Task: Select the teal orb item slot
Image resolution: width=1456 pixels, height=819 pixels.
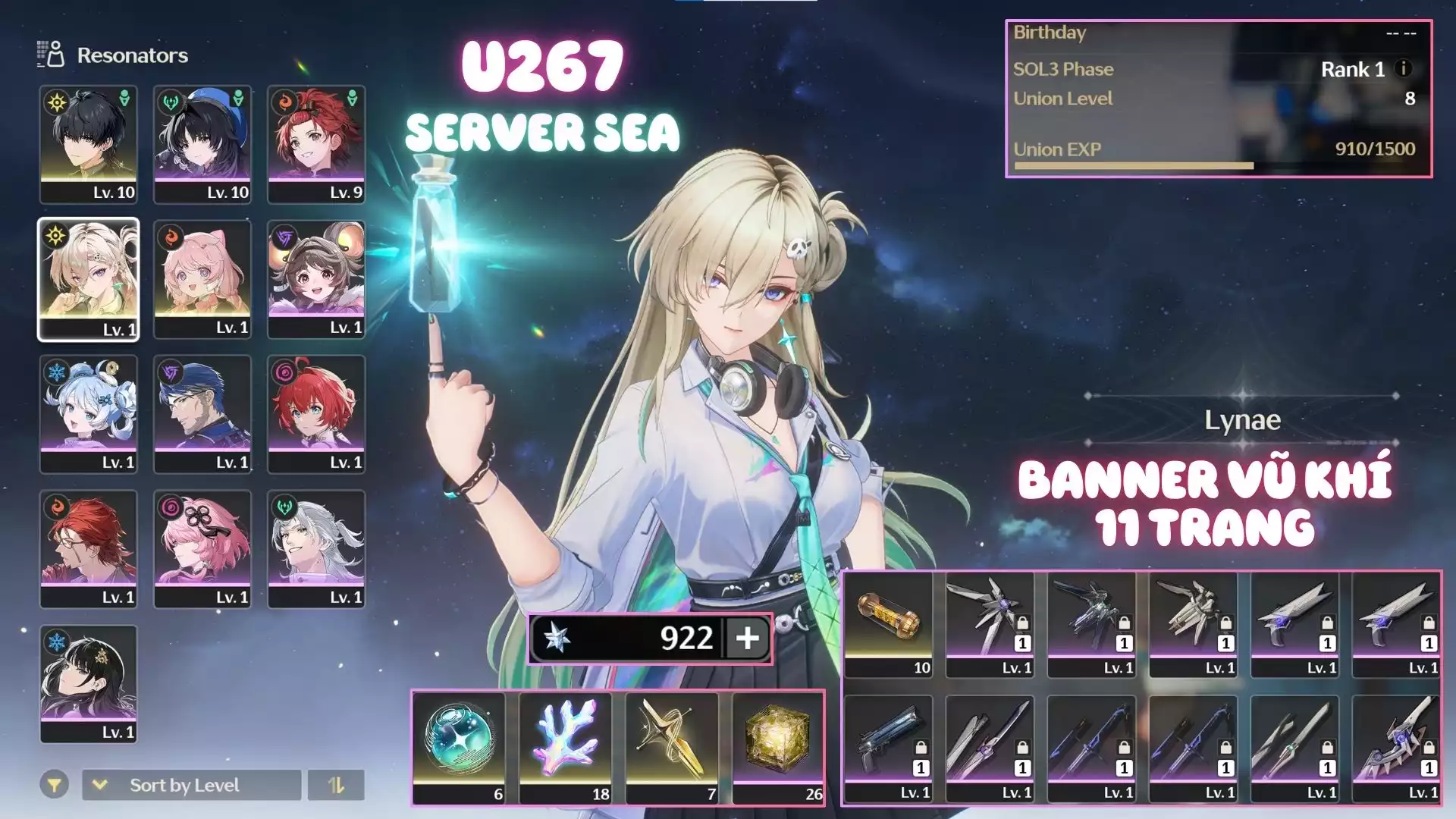Action: click(x=459, y=747)
